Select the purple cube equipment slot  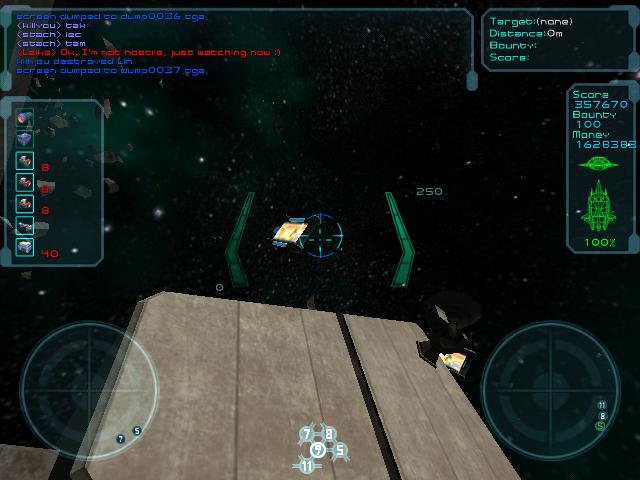[26, 138]
